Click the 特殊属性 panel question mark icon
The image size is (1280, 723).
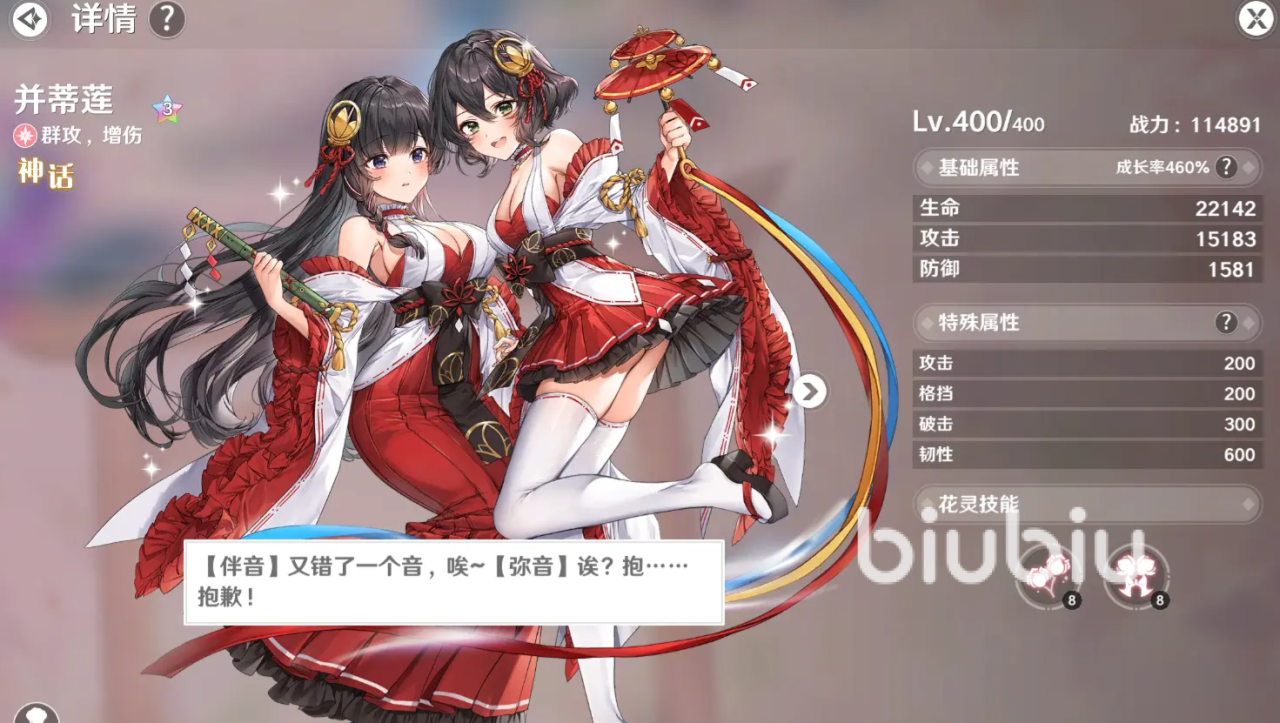tap(1226, 322)
